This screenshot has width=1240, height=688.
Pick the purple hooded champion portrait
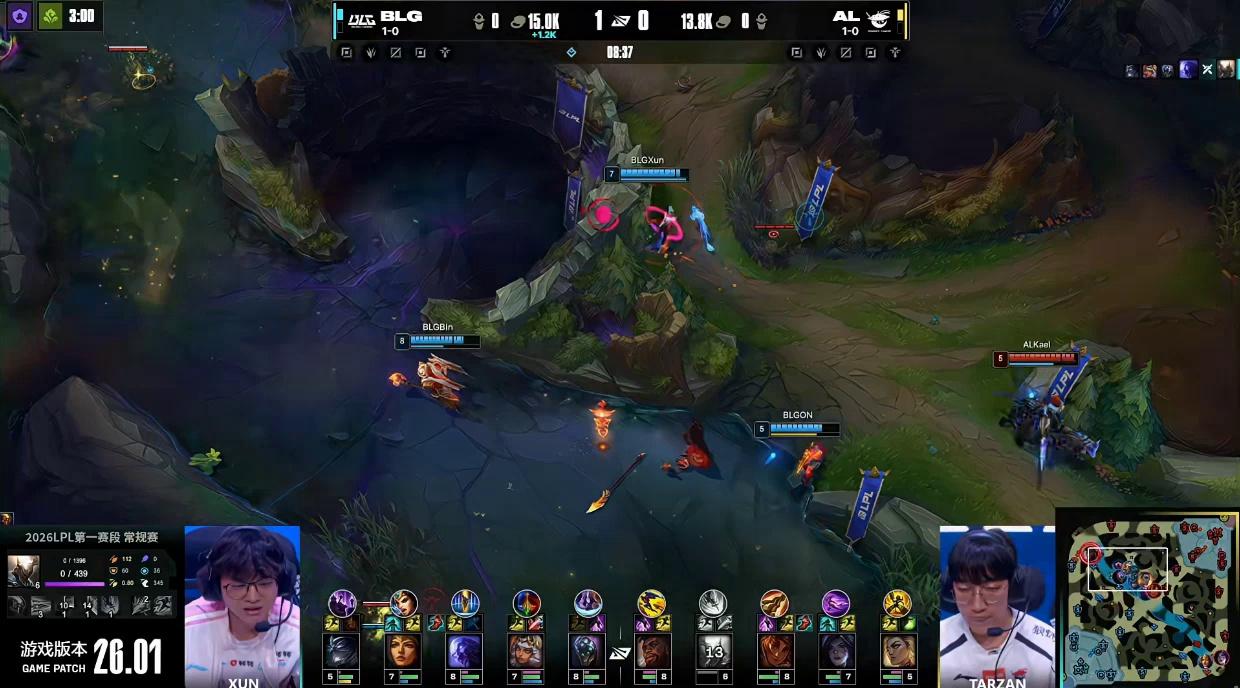(464, 651)
